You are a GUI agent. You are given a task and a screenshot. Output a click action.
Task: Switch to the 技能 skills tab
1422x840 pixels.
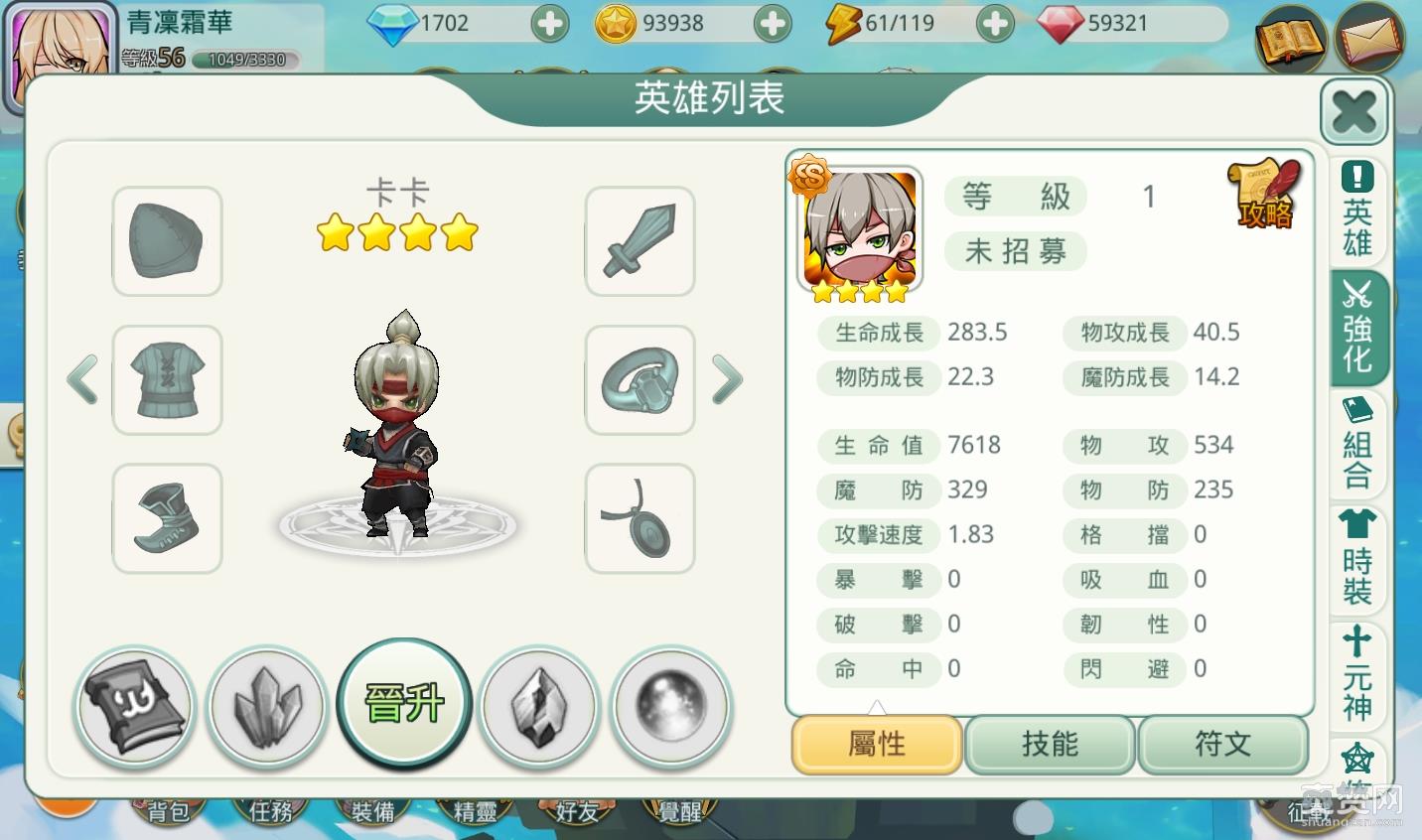coord(1050,745)
